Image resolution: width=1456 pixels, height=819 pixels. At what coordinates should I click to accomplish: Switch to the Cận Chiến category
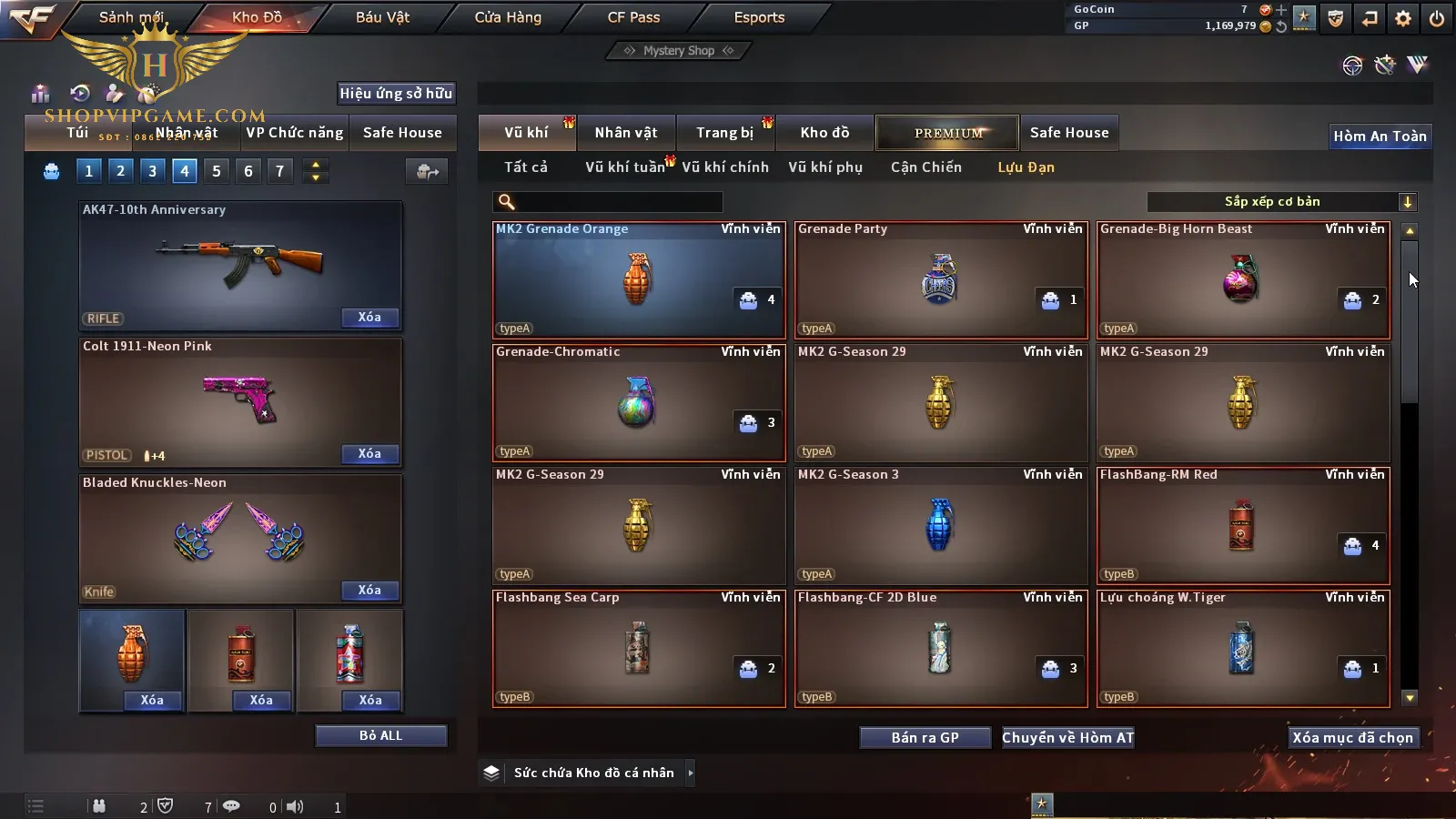click(925, 167)
